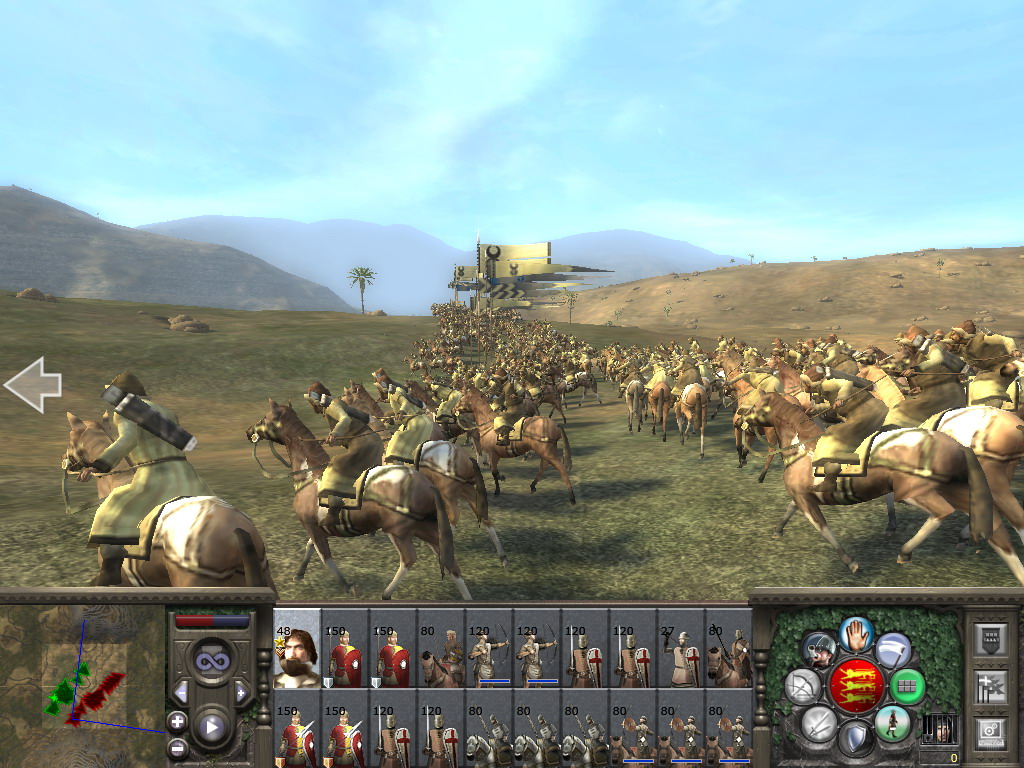Viewport: 1024px width, 768px height.
Task: Click the battle minimap
Action: pos(82,685)
